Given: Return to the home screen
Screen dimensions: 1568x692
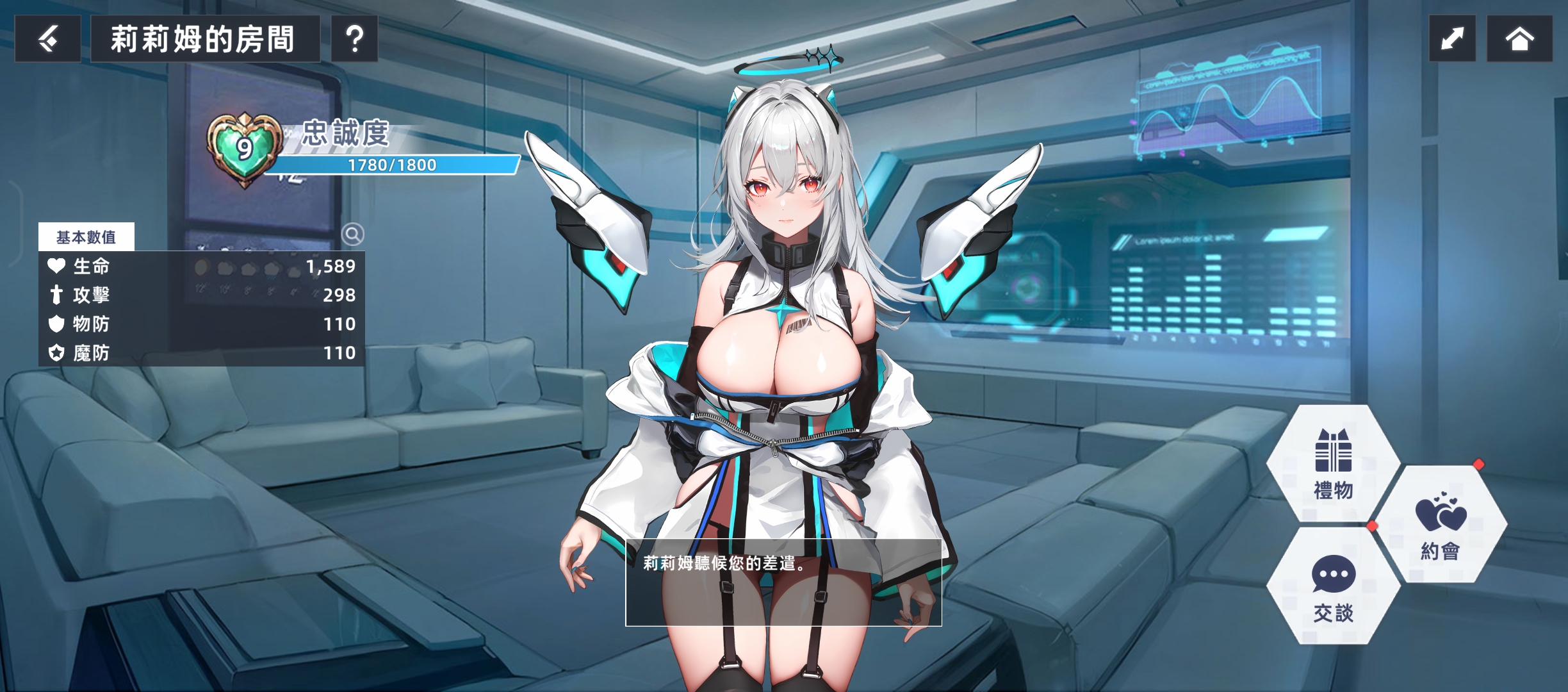Looking at the screenshot, I should (1519, 39).
